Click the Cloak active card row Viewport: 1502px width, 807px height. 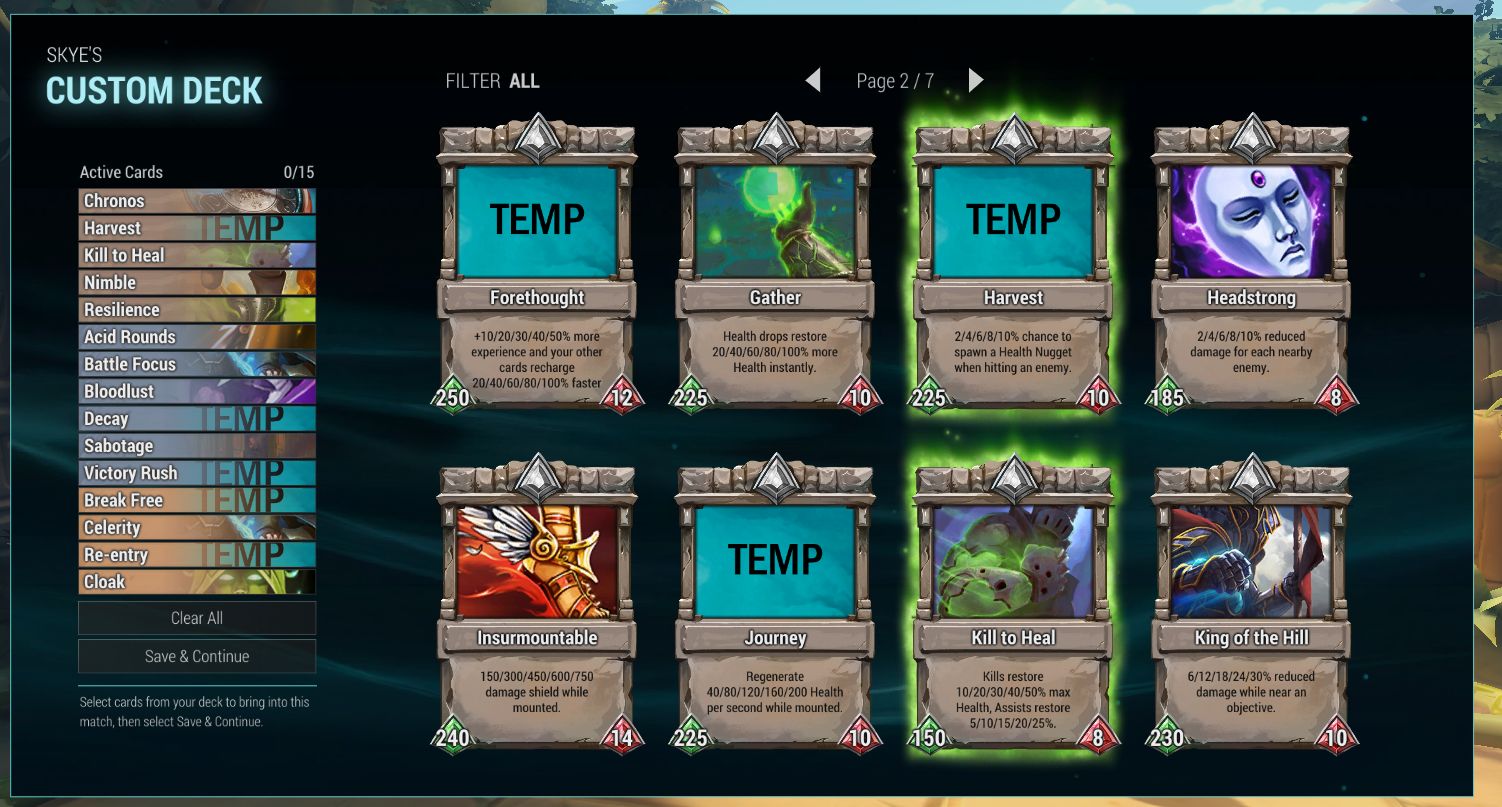(x=197, y=581)
